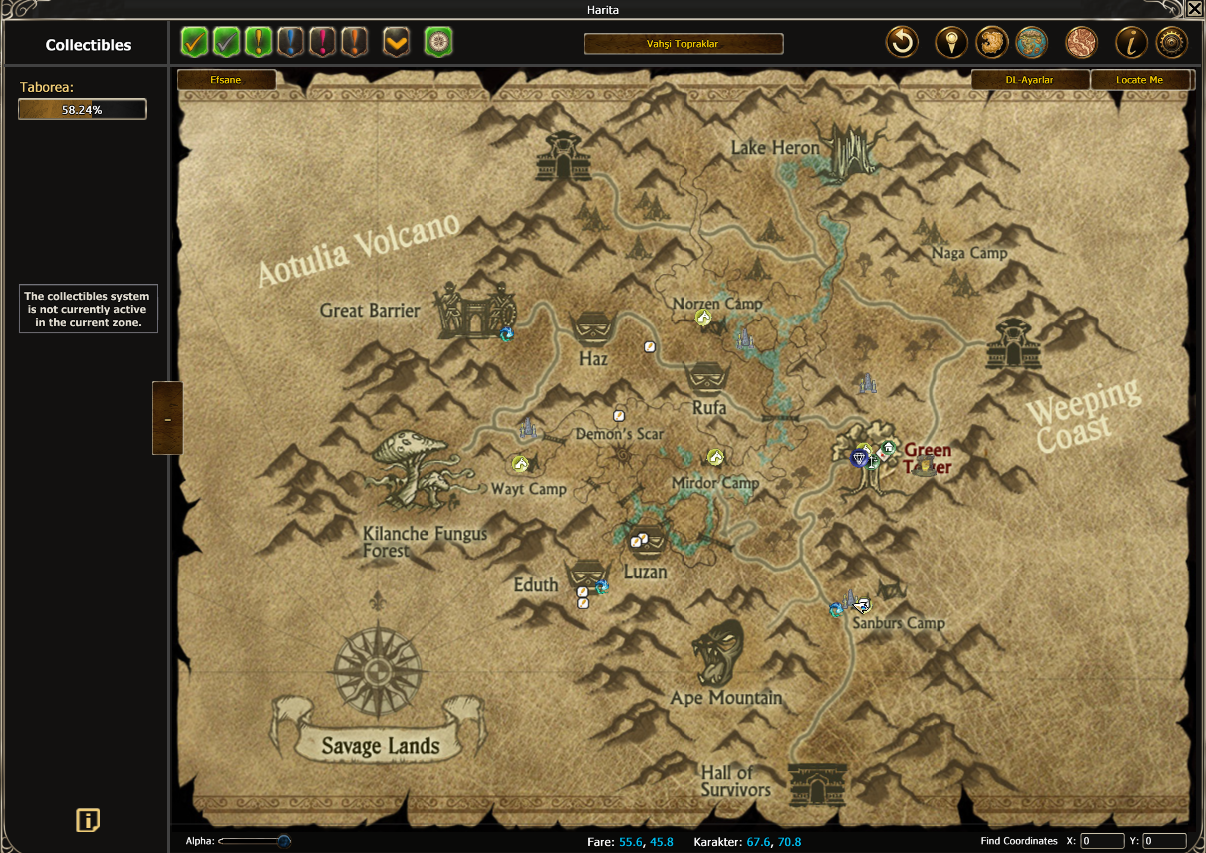Click the orange down-chevron filter button
Viewport: 1206px width, 853px height.
coord(397,43)
